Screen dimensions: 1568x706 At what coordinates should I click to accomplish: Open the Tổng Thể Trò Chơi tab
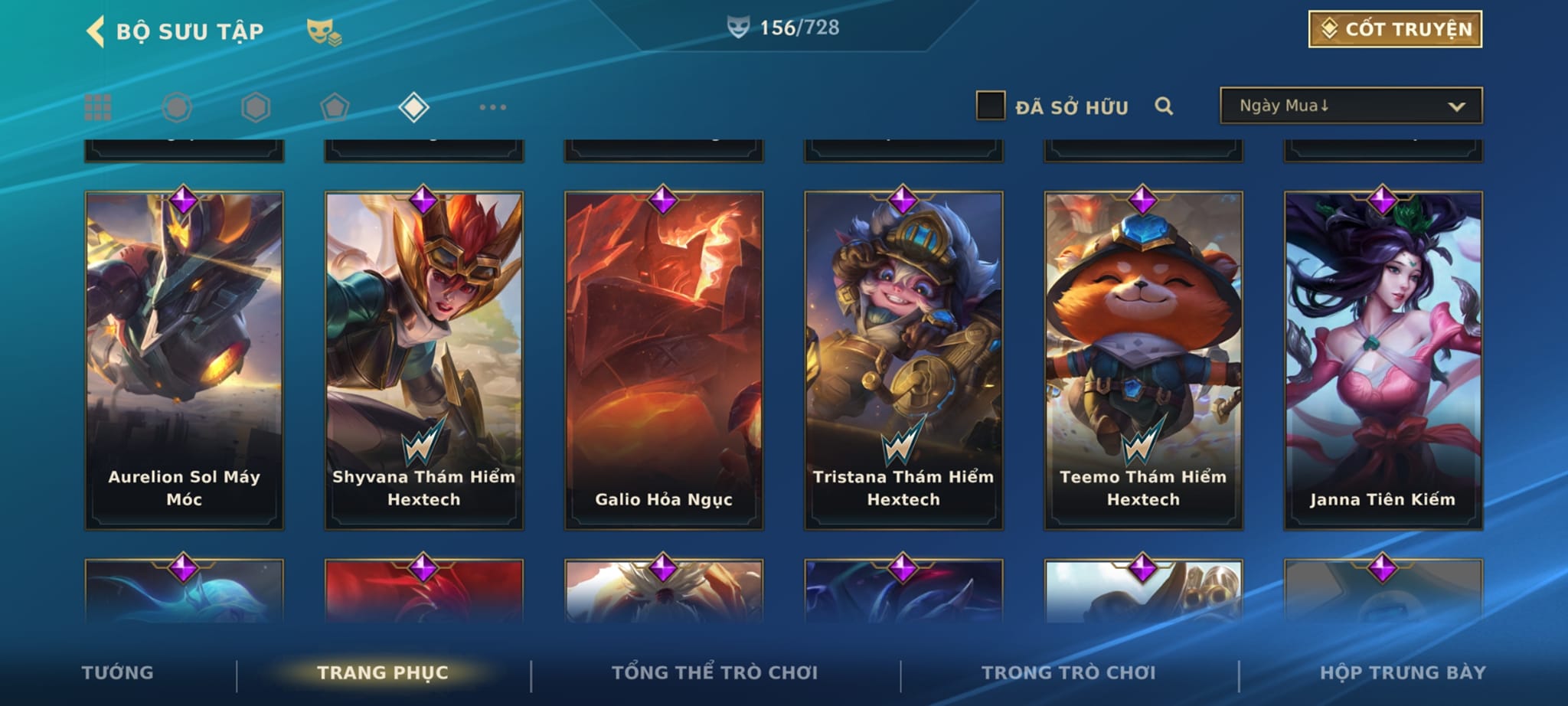click(714, 672)
